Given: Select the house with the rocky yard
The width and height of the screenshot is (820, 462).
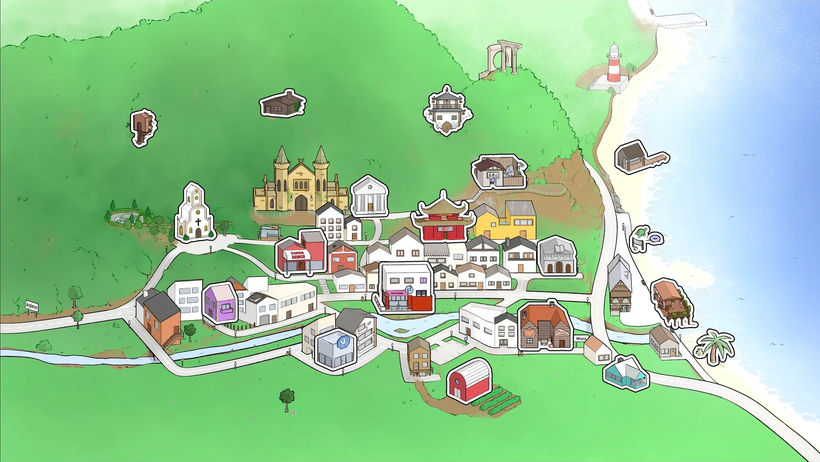Looking at the screenshot, I should (x=499, y=171).
